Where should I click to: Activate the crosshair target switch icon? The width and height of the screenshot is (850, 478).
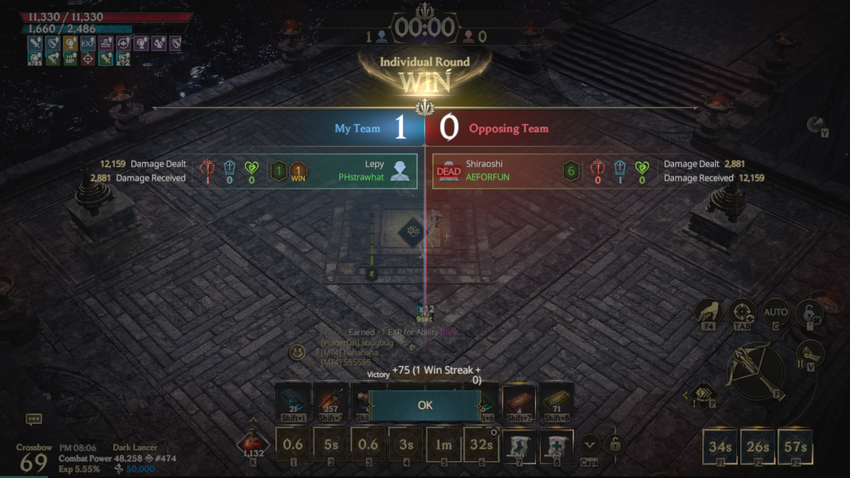tap(742, 315)
